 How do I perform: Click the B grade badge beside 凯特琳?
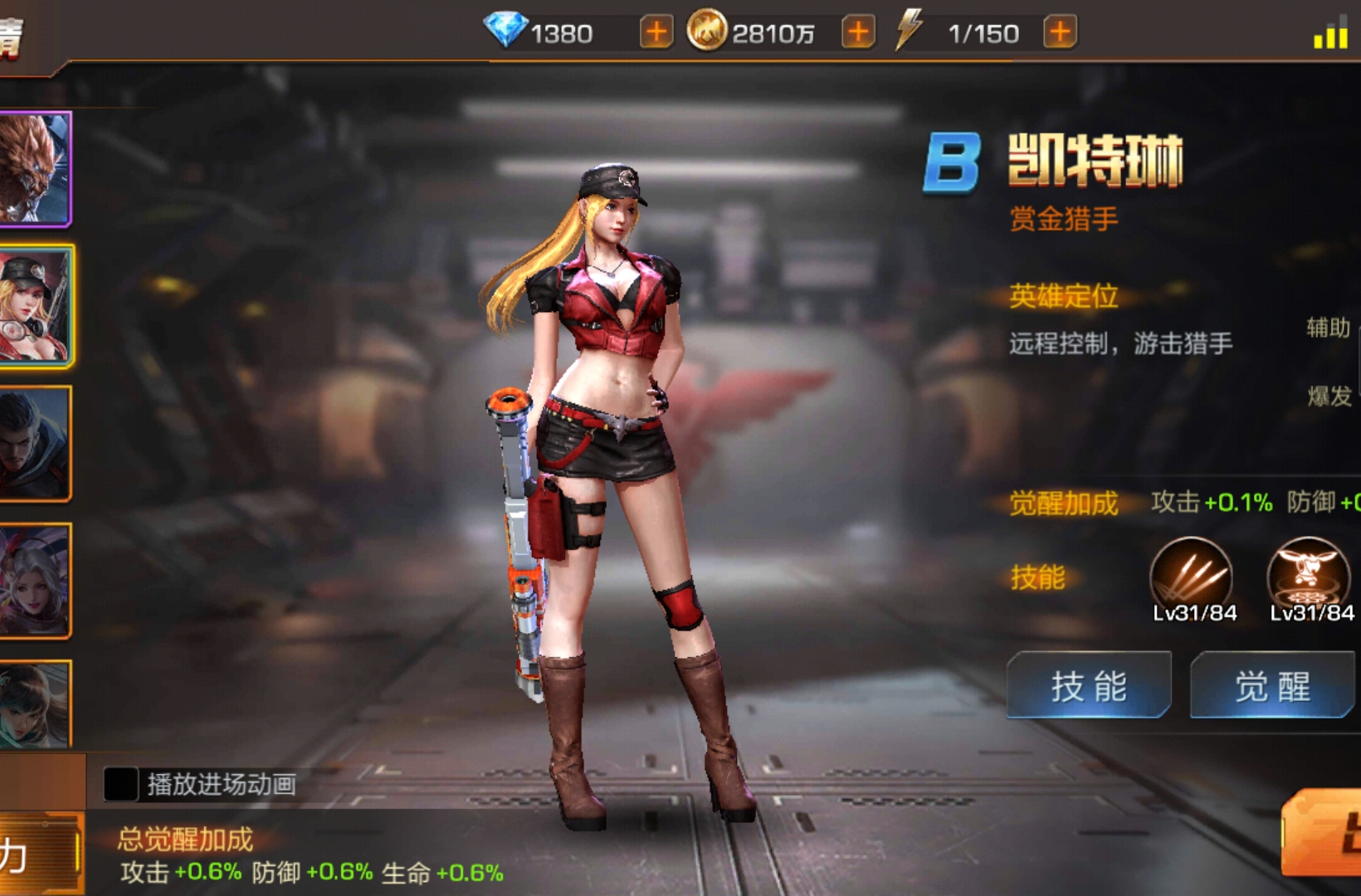(953, 161)
